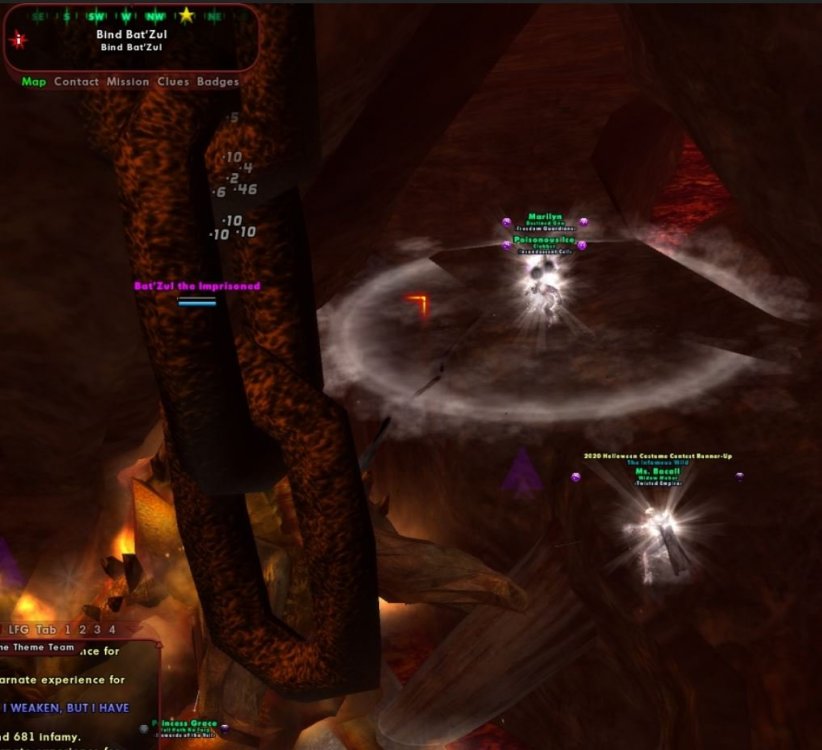822x750 pixels.
Task: Open chat tab 1
Action: pos(67,630)
